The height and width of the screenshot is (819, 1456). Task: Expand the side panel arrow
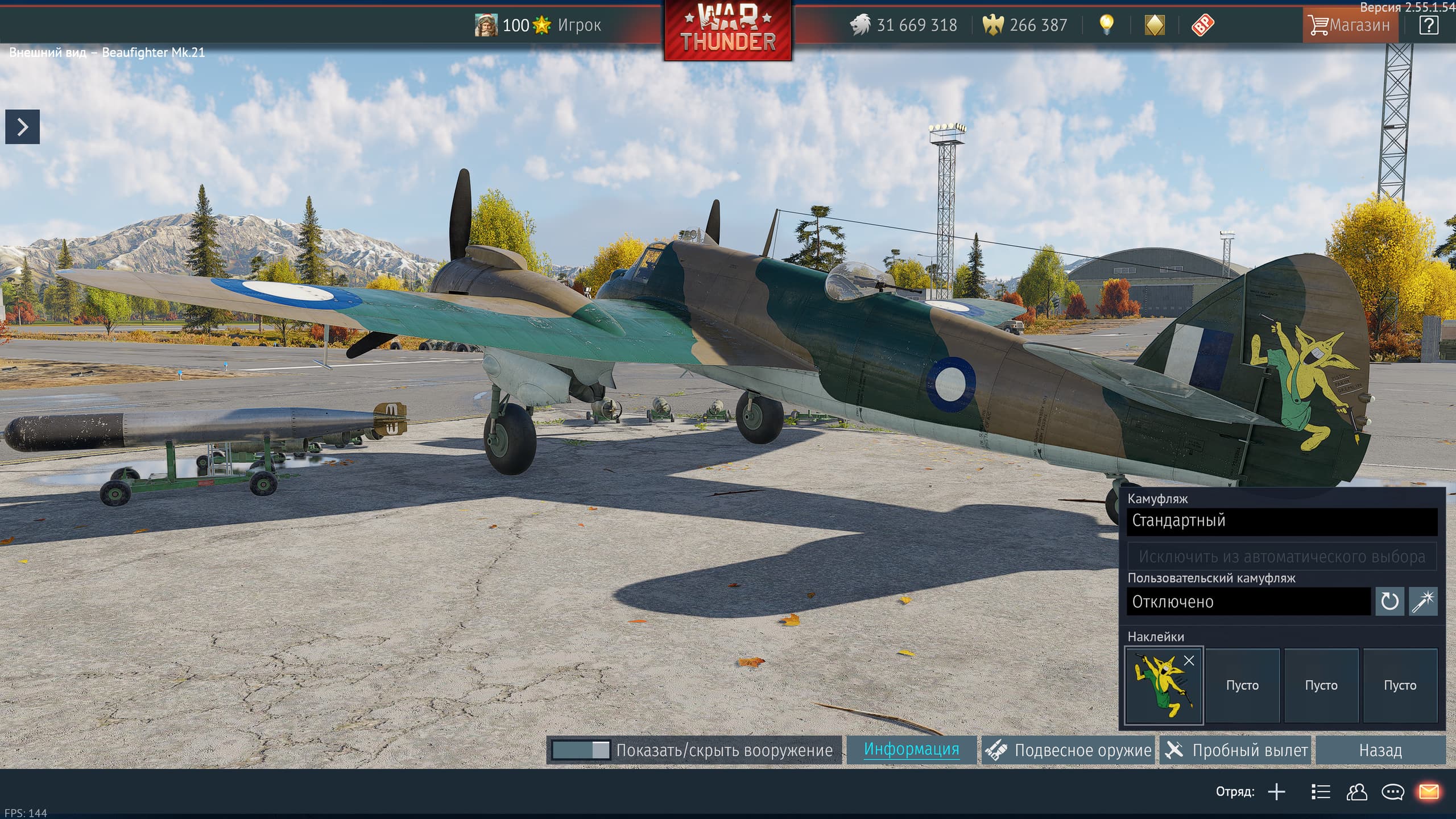coord(22,126)
